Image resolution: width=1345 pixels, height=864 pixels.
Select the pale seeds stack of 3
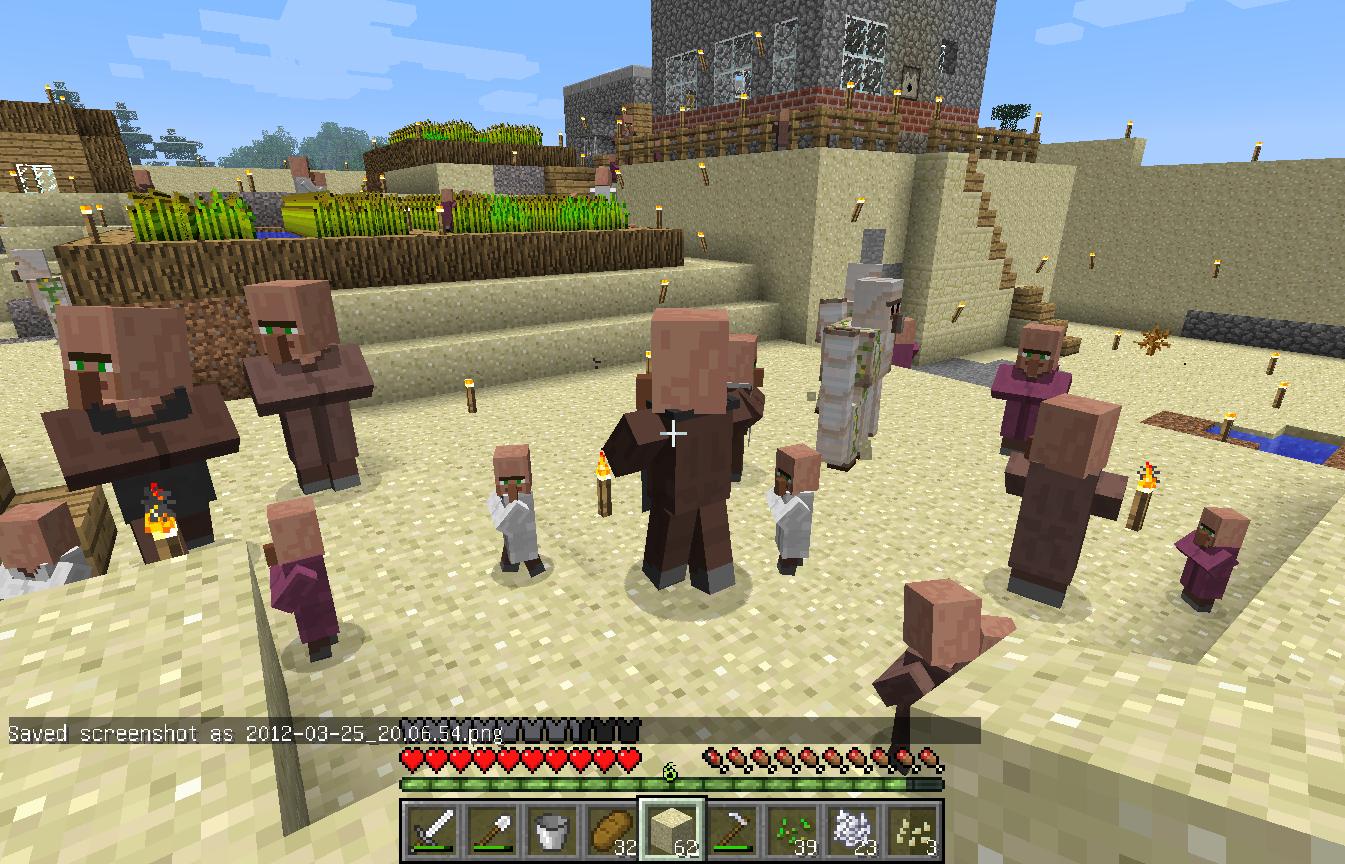pyautogui.click(x=912, y=829)
